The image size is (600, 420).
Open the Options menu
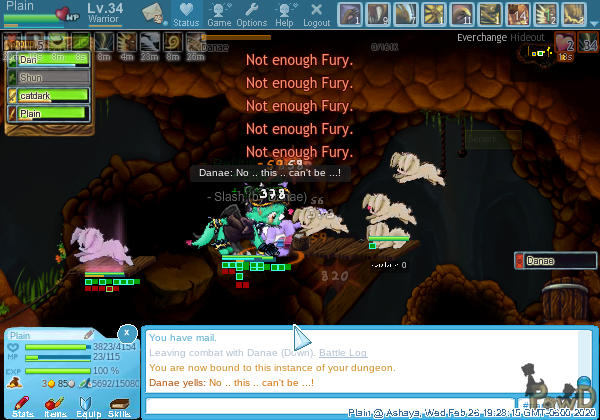(x=251, y=14)
